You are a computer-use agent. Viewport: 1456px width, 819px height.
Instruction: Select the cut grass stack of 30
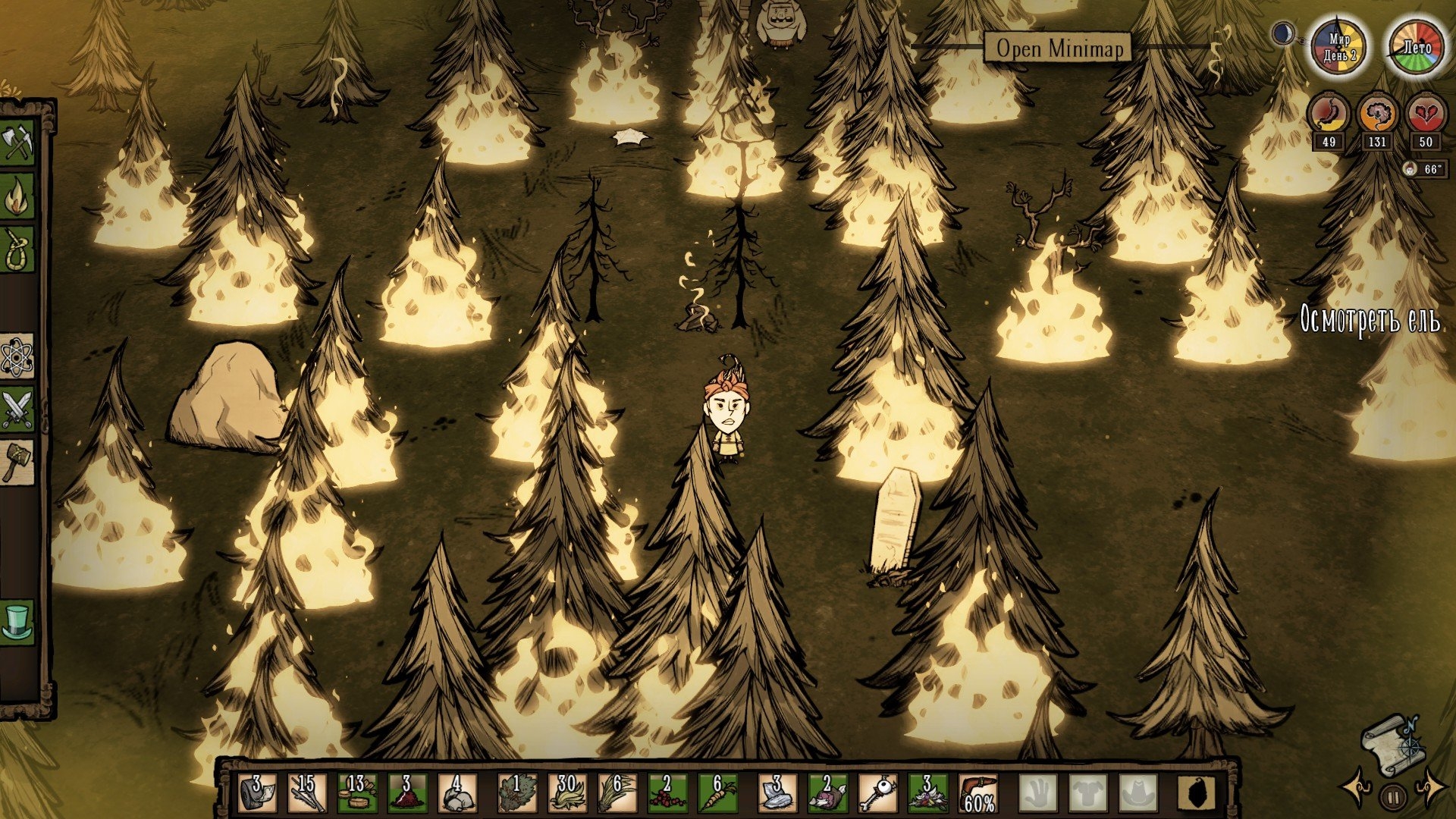tap(566, 793)
